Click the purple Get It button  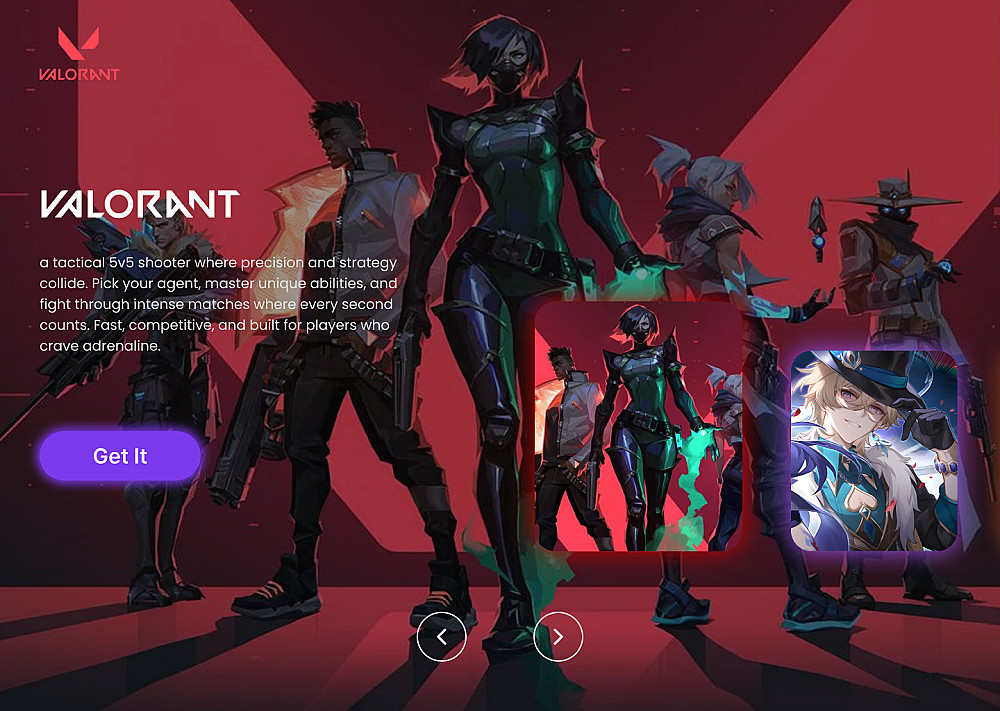120,456
